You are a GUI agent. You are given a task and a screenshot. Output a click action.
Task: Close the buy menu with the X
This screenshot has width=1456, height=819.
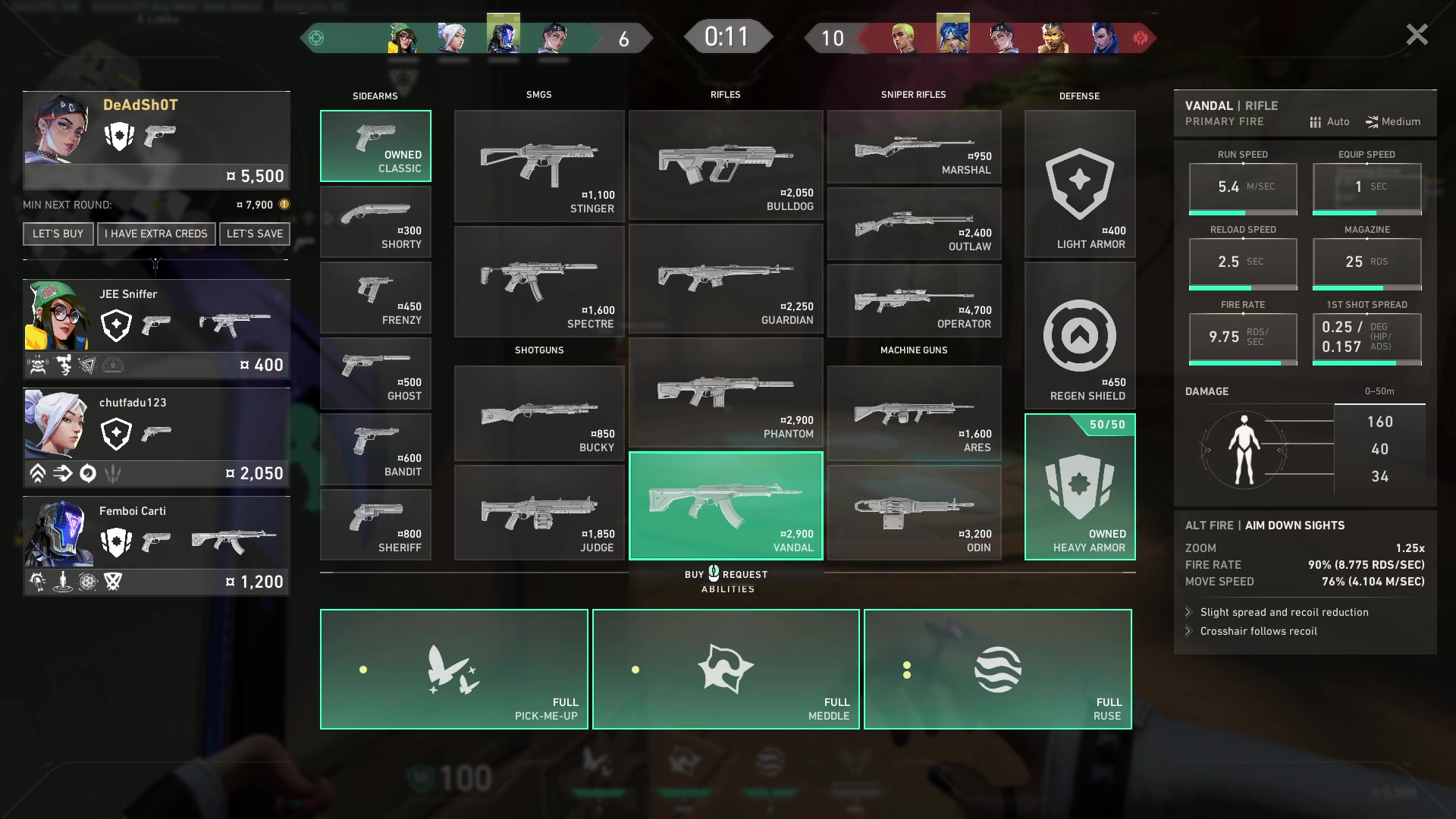(1416, 35)
